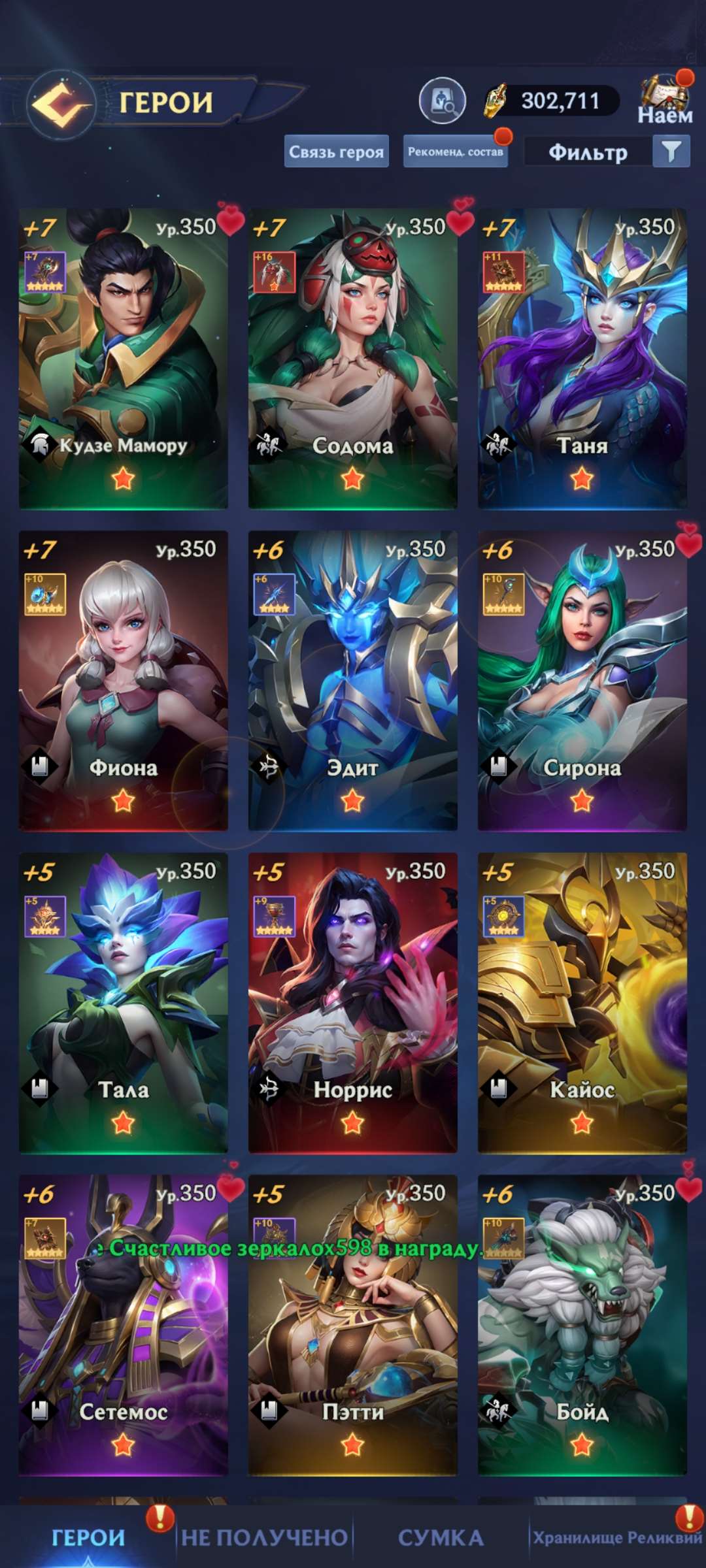Open Норрис hero card
The image size is (706, 1568).
tap(352, 1002)
